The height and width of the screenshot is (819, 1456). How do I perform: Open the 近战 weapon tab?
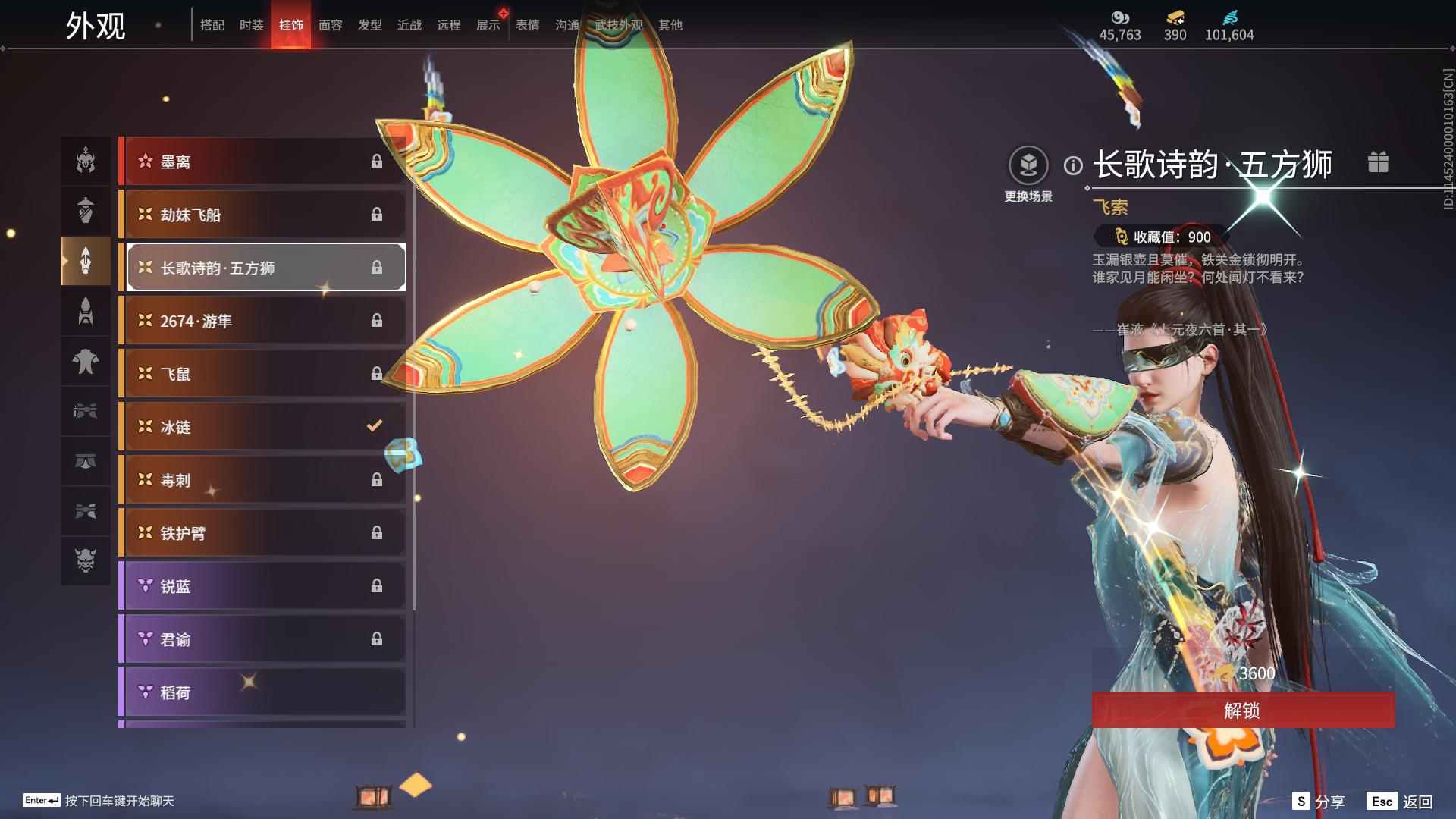click(x=409, y=25)
